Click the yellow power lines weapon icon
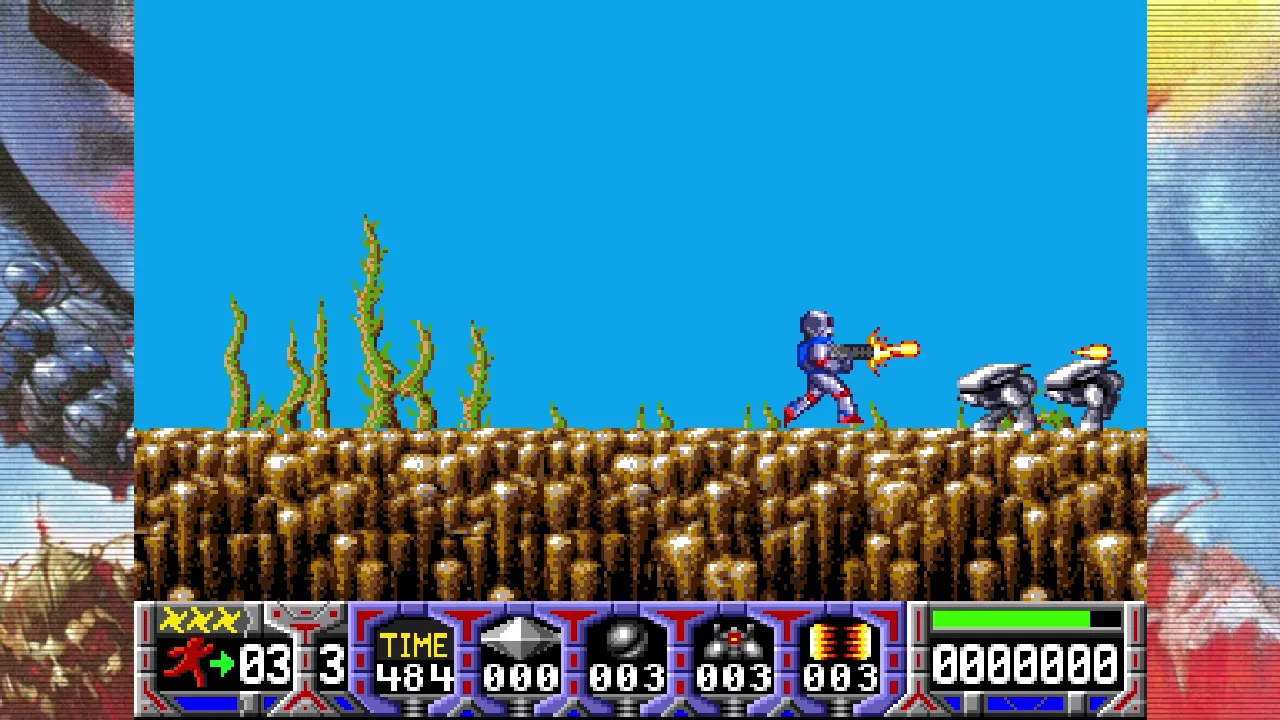 840,640
